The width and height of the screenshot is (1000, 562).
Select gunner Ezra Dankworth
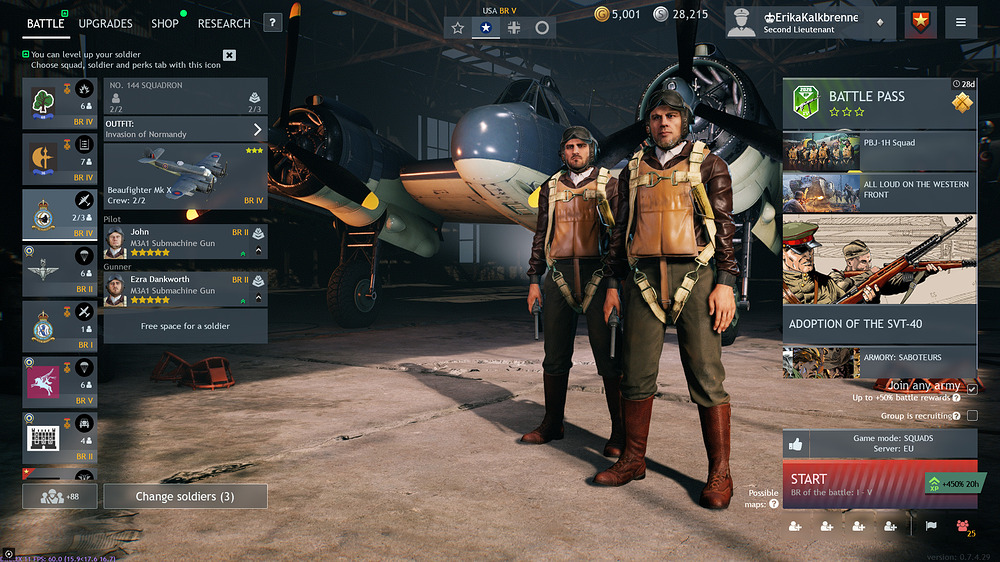pyautogui.click(x=185, y=289)
